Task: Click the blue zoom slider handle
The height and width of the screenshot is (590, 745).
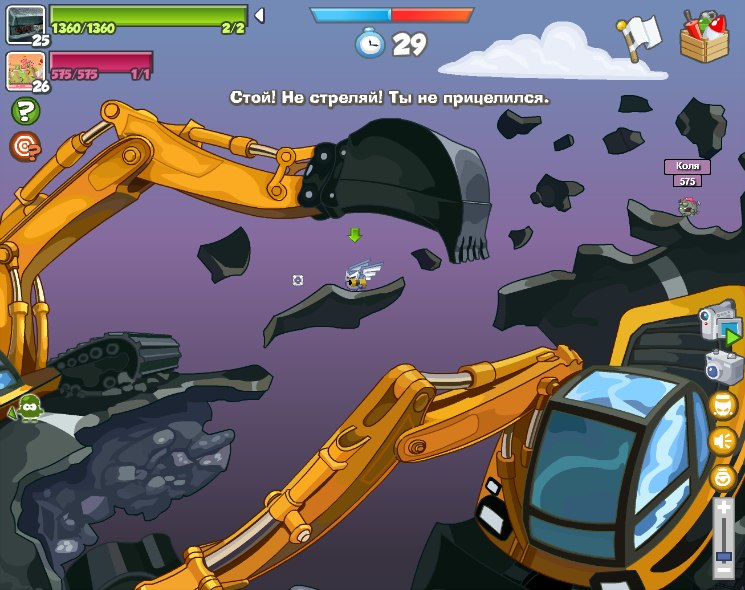Action: click(x=723, y=555)
